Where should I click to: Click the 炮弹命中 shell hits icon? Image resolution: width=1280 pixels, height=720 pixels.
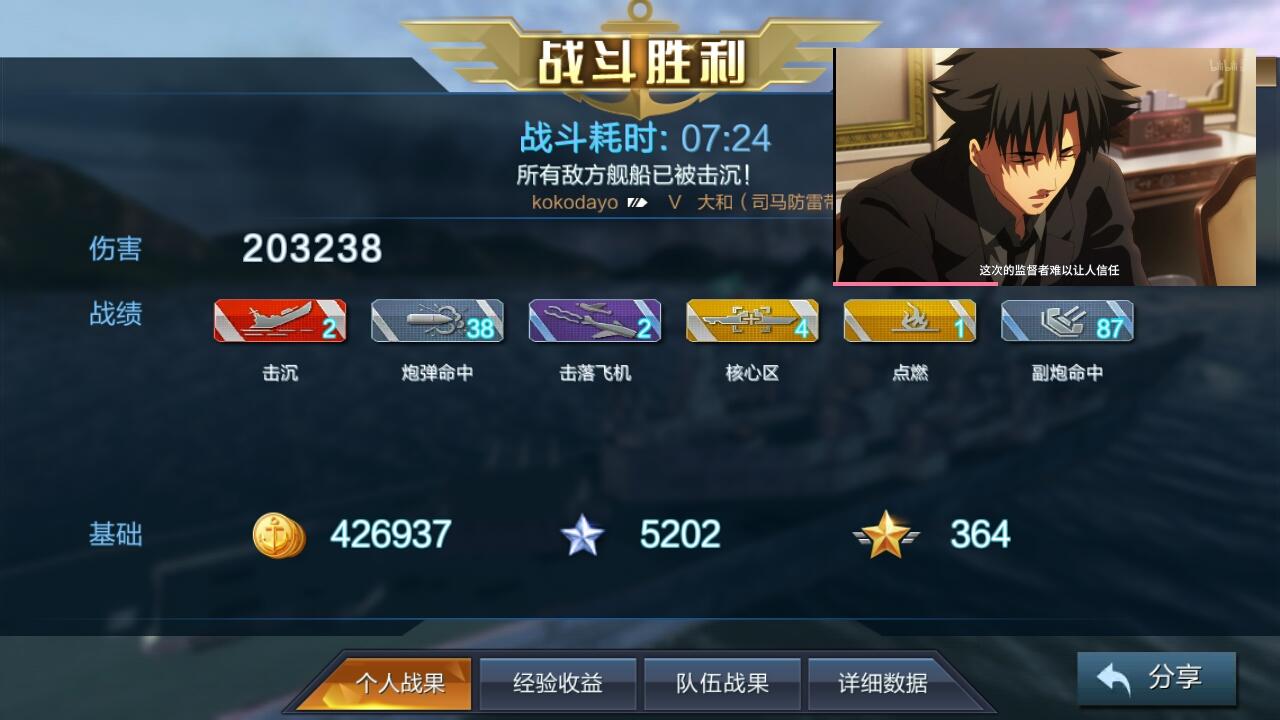pos(437,321)
